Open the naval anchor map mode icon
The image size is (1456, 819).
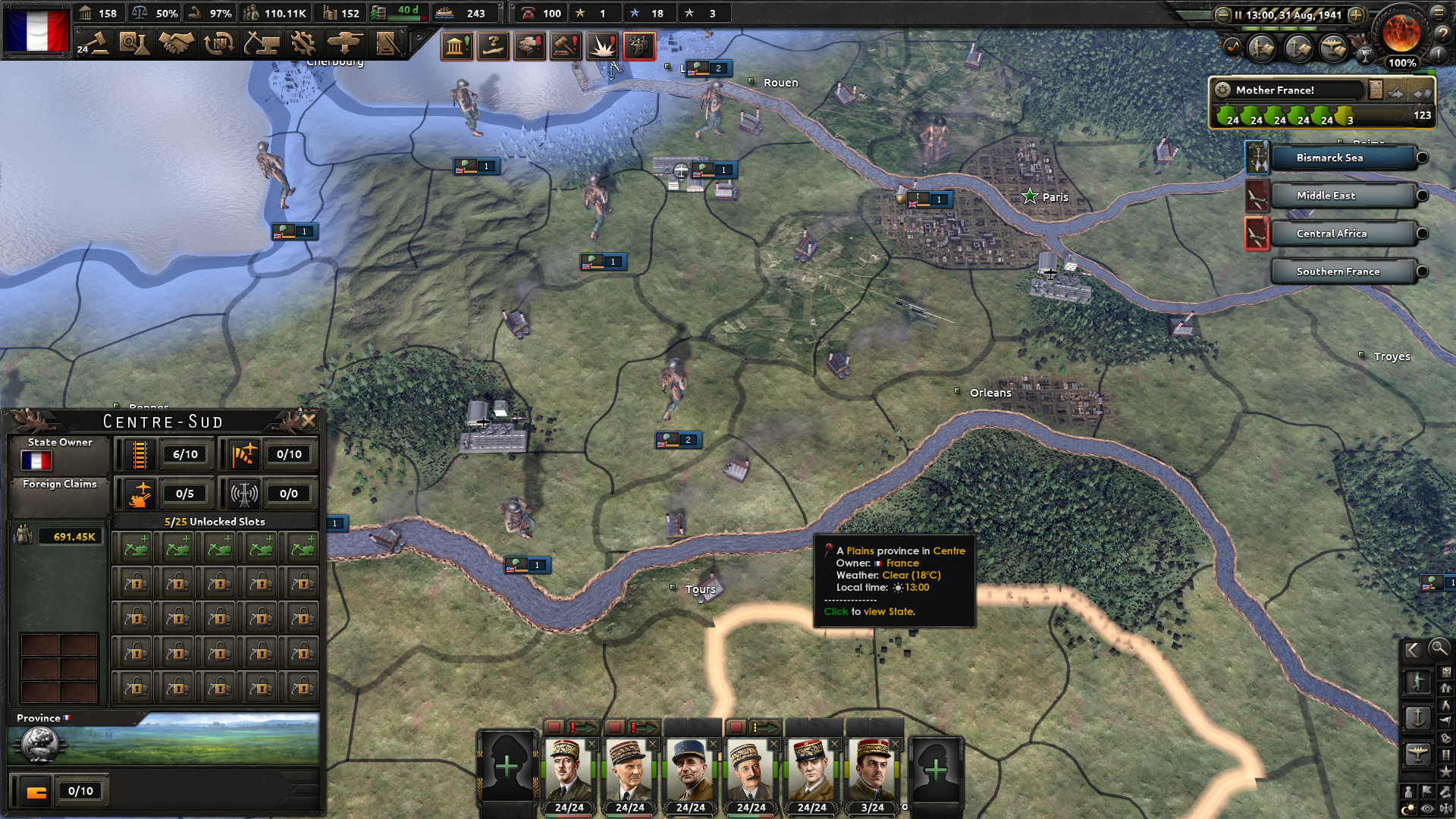pyautogui.click(x=1418, y=717)
